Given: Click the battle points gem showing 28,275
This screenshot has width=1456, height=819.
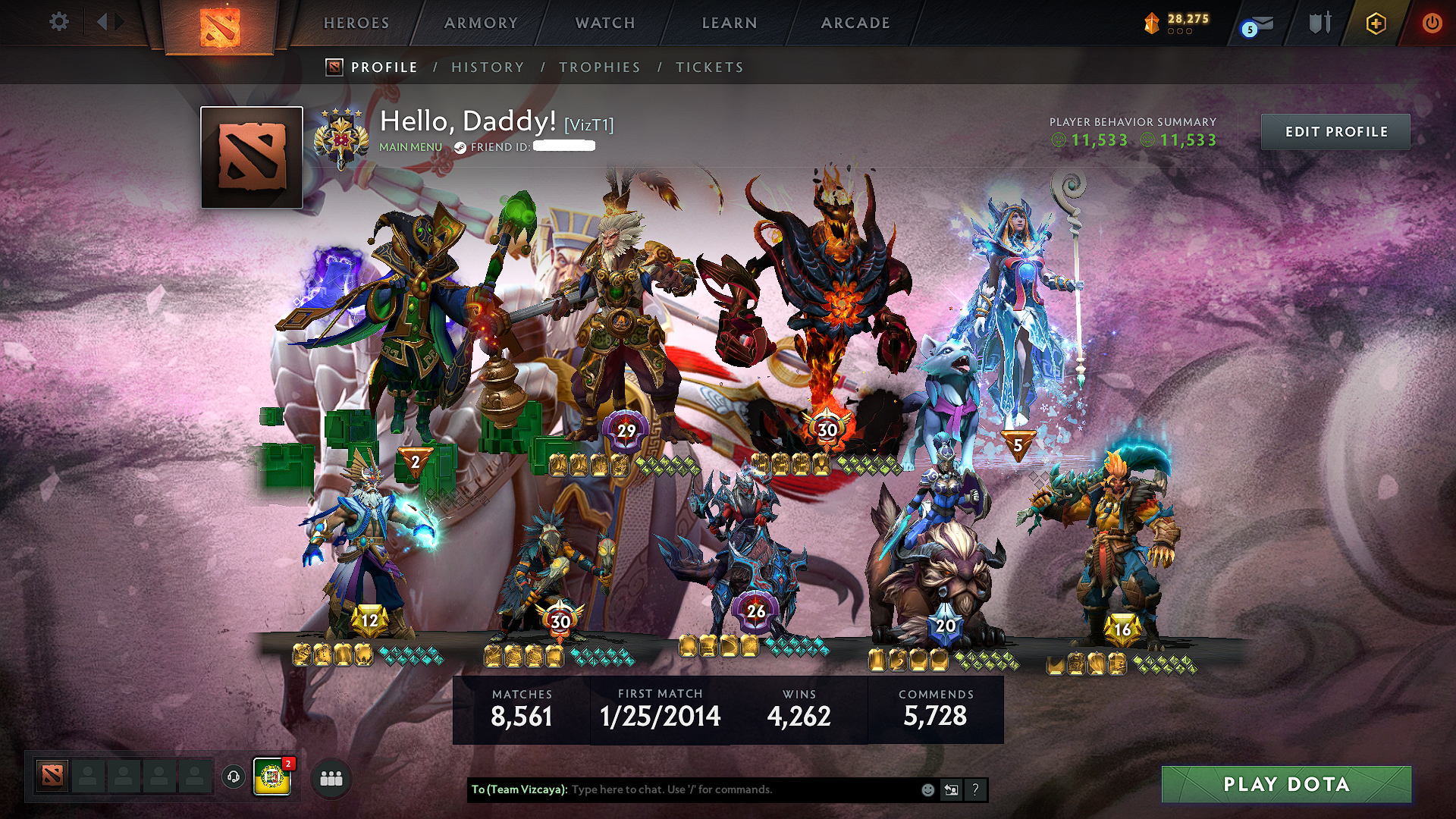Looking at the screenshot, I should tap(1168, 23).
